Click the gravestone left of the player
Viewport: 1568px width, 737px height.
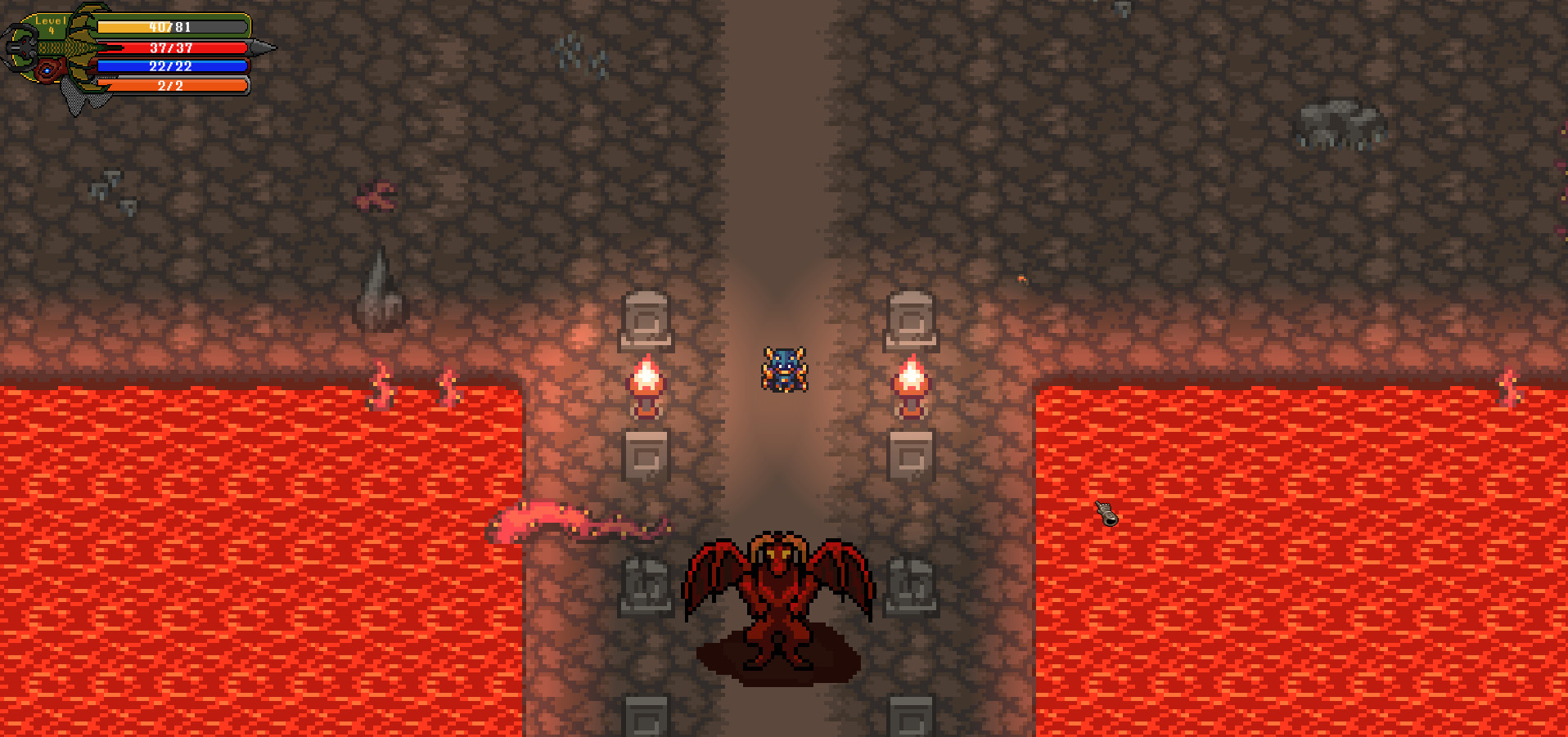point(647,319)
